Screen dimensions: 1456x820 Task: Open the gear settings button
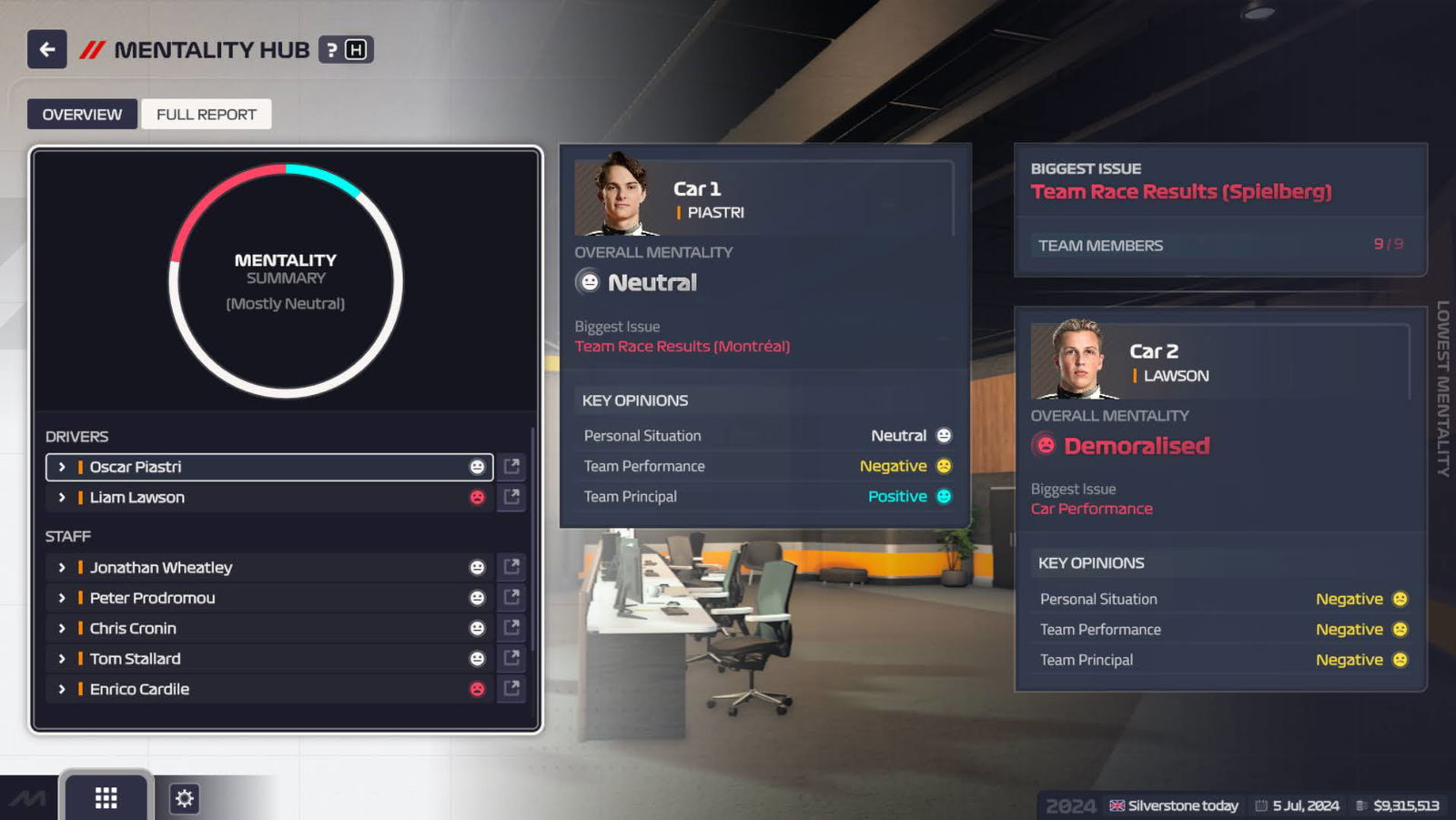pyautogui.click(x=185, y=799)
